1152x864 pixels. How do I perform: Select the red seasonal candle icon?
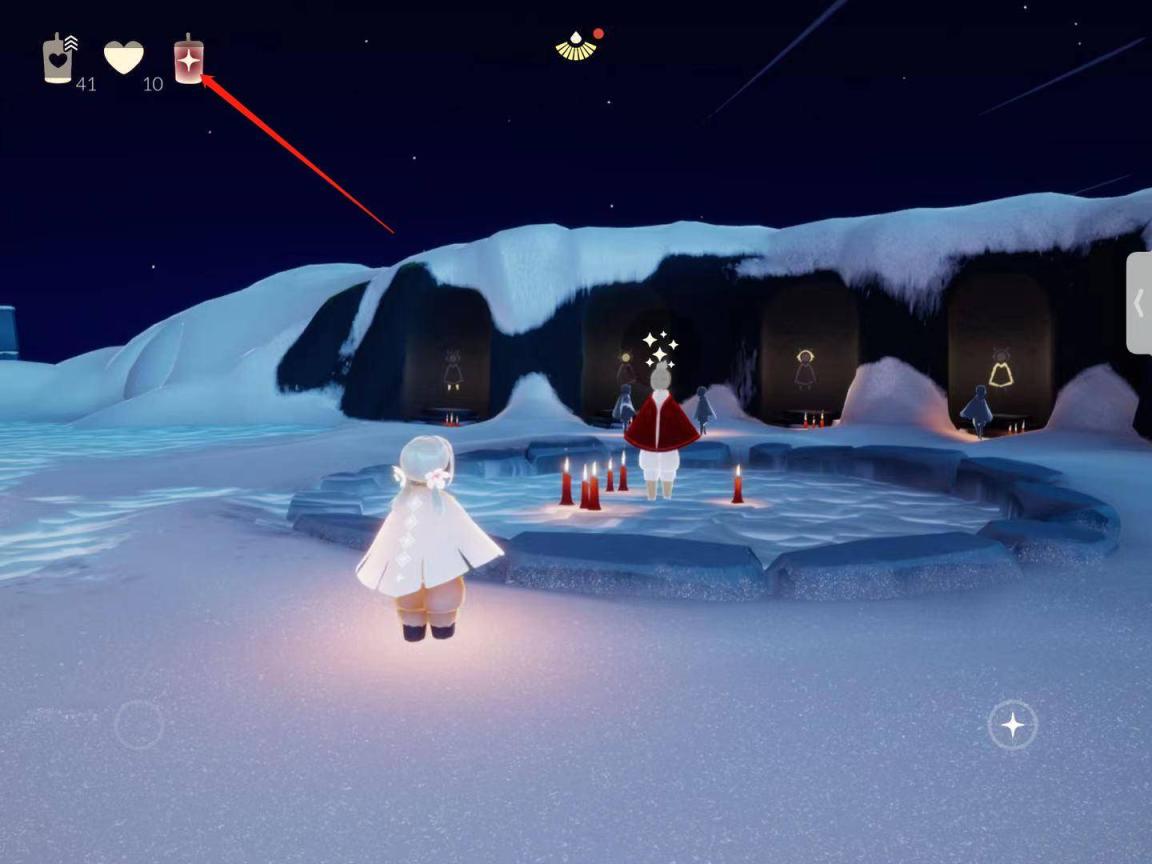188,60
